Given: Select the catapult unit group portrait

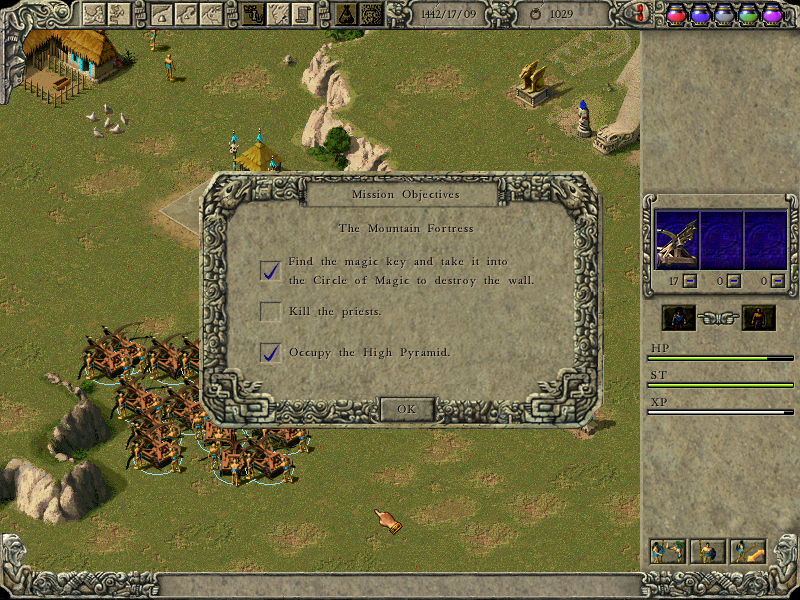Looking at the screenshot, I should [677, 240].
